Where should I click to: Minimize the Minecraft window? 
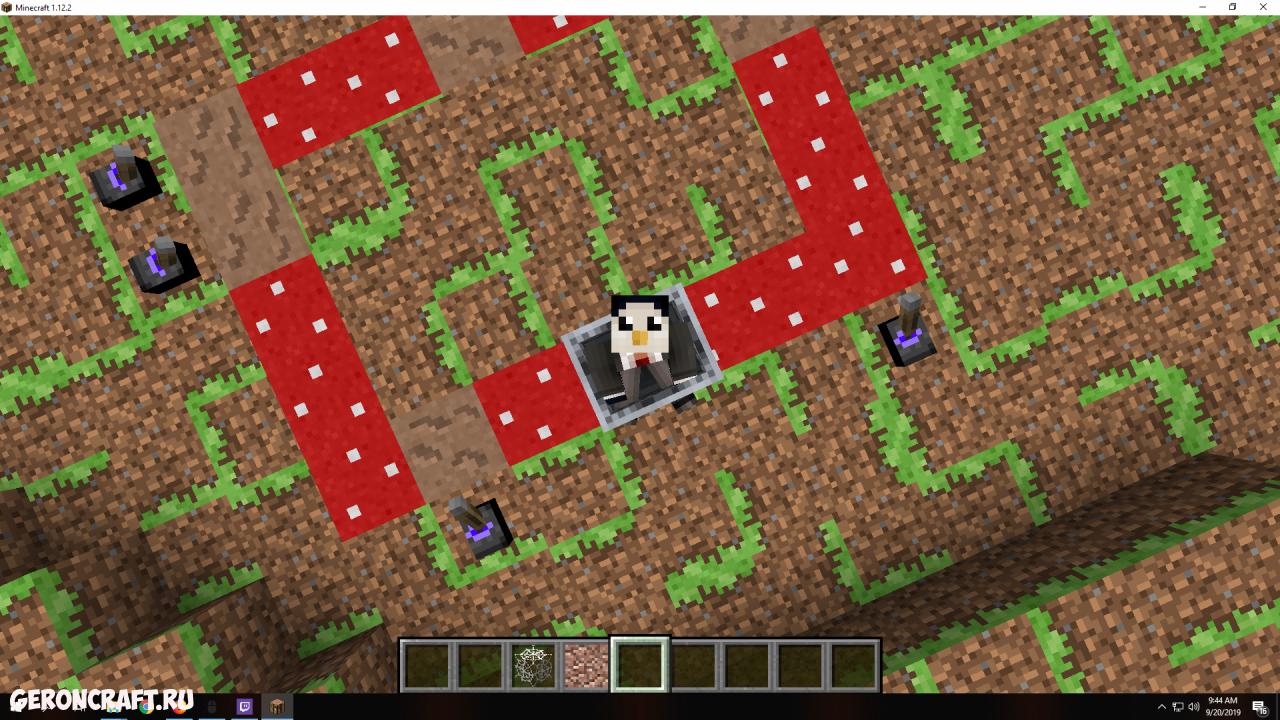[1203, 7]
